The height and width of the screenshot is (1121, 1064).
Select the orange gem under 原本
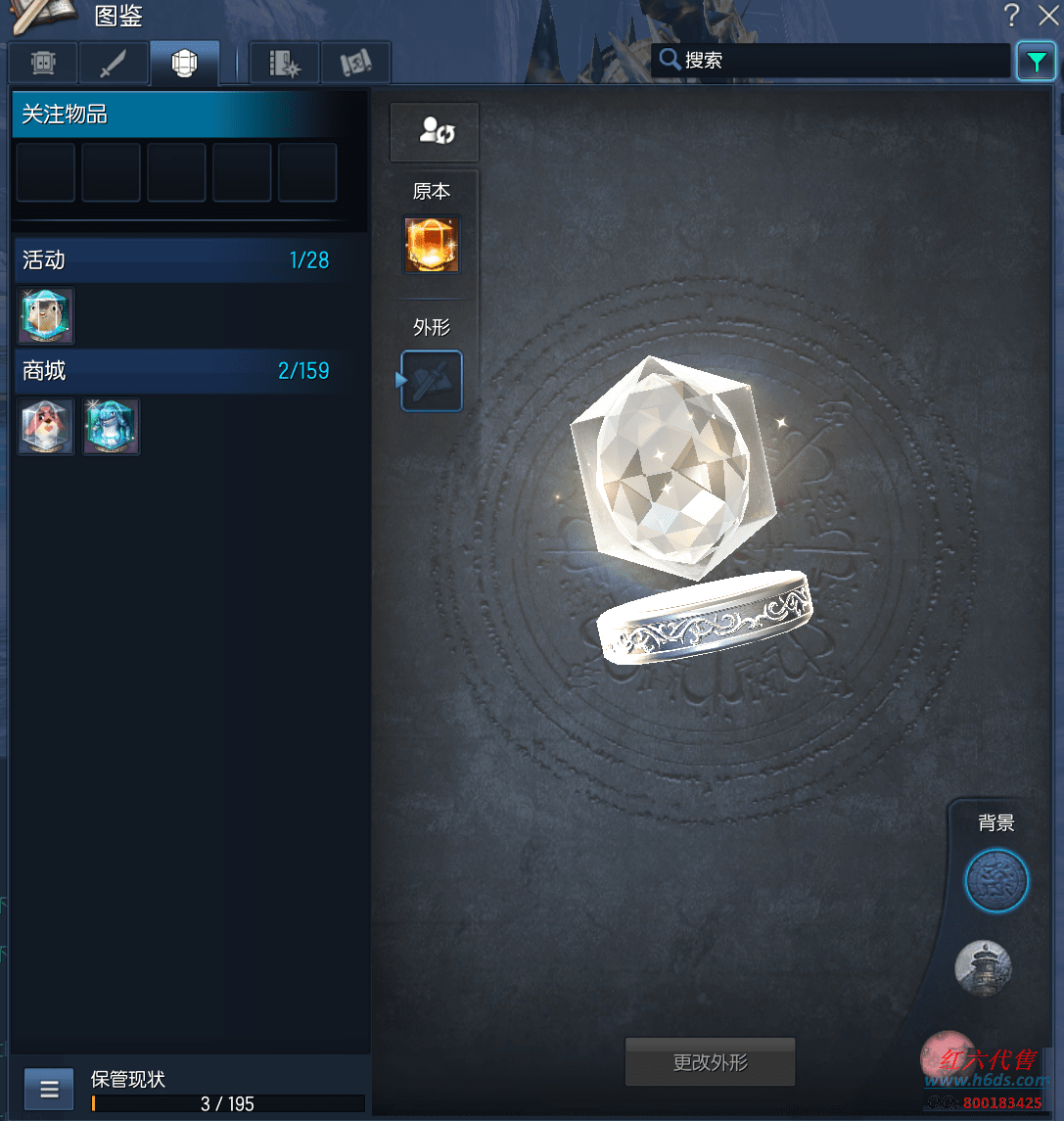[432, 245]
